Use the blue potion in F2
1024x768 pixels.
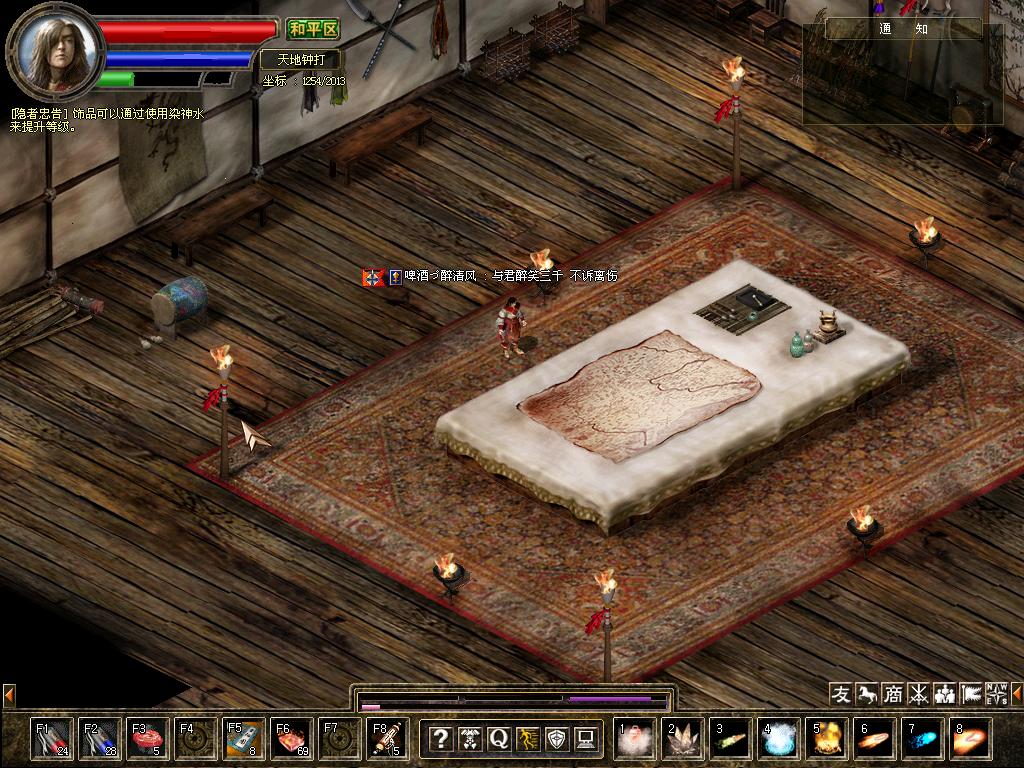[x=100, y=738]
